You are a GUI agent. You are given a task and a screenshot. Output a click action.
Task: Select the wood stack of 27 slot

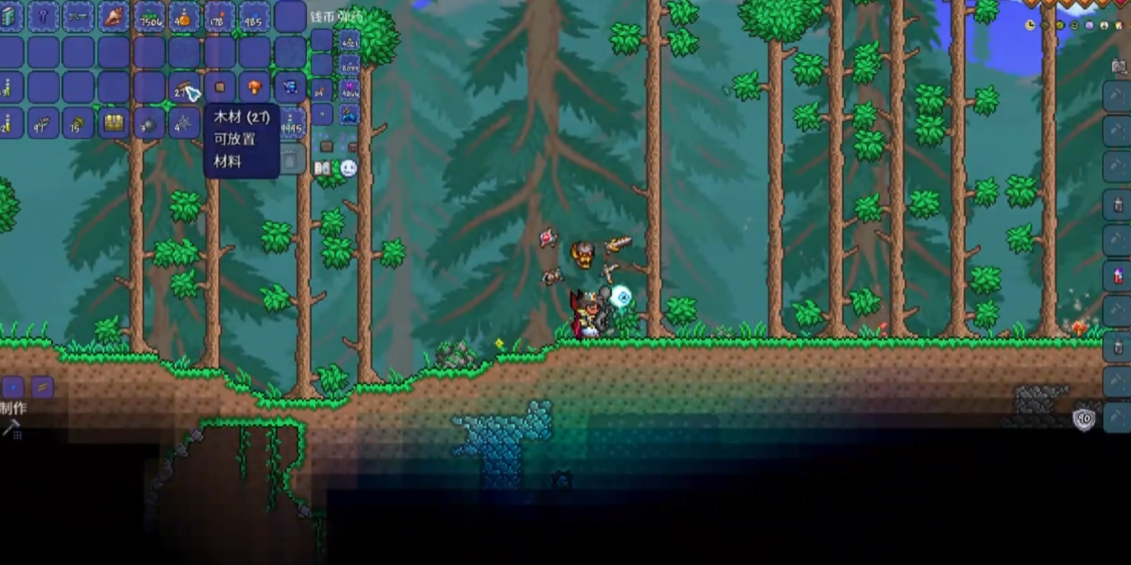click(x=184, y=88)
